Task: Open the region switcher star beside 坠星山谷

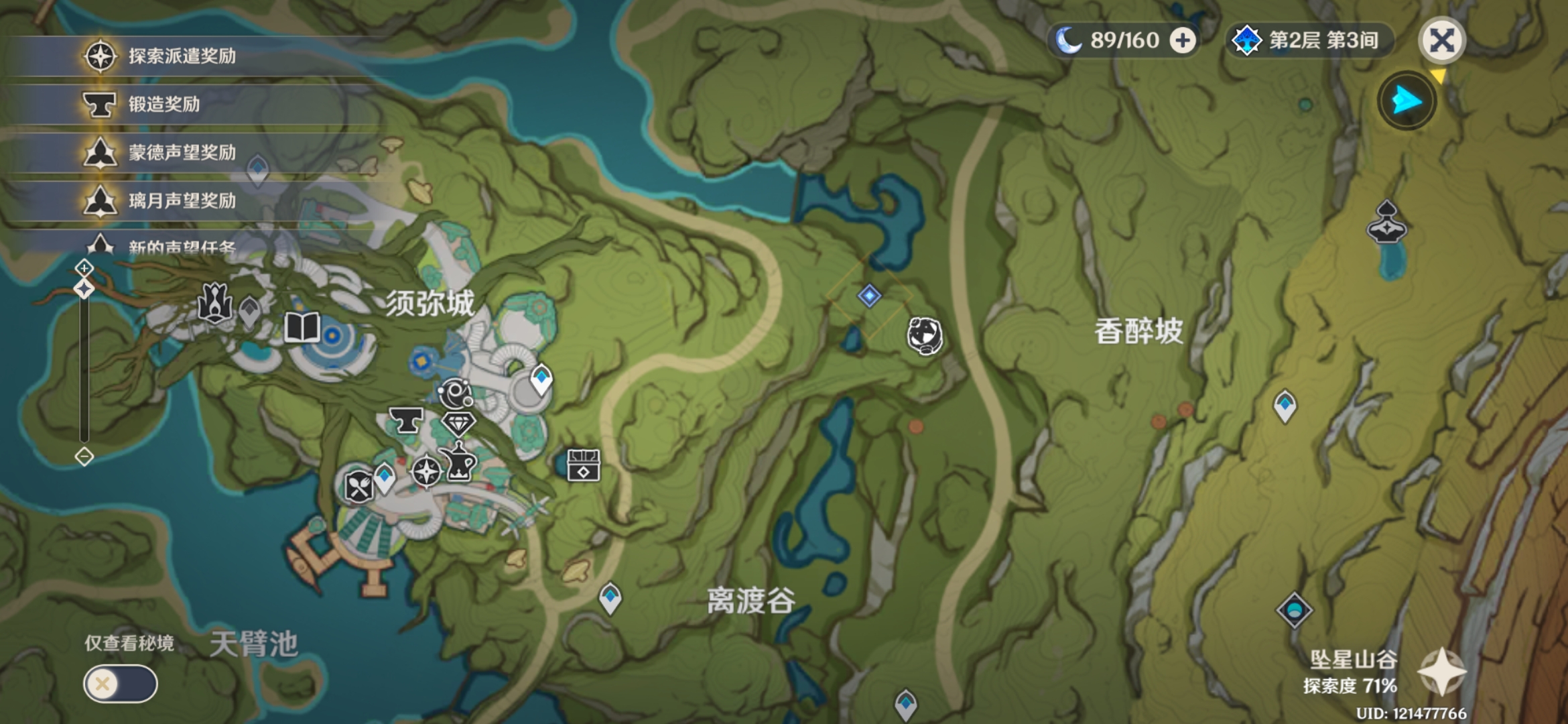Action: 1442,672
